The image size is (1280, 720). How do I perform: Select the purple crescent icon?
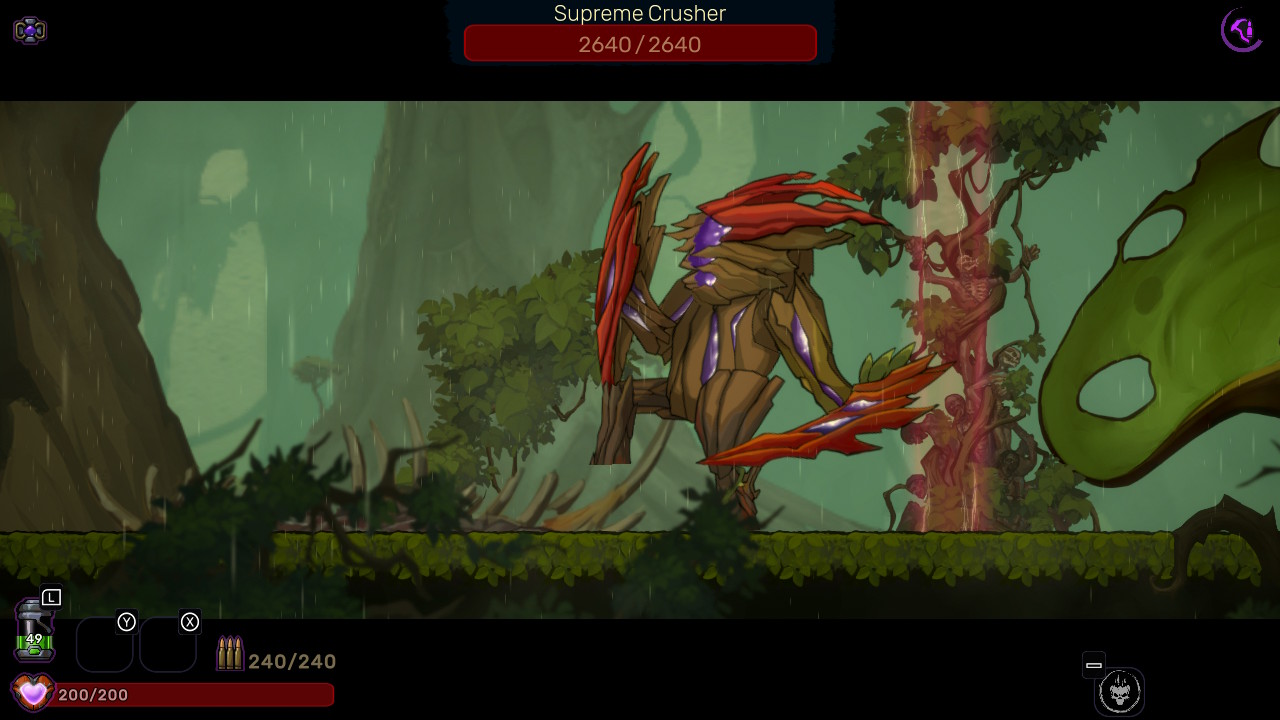(1242, 30)
